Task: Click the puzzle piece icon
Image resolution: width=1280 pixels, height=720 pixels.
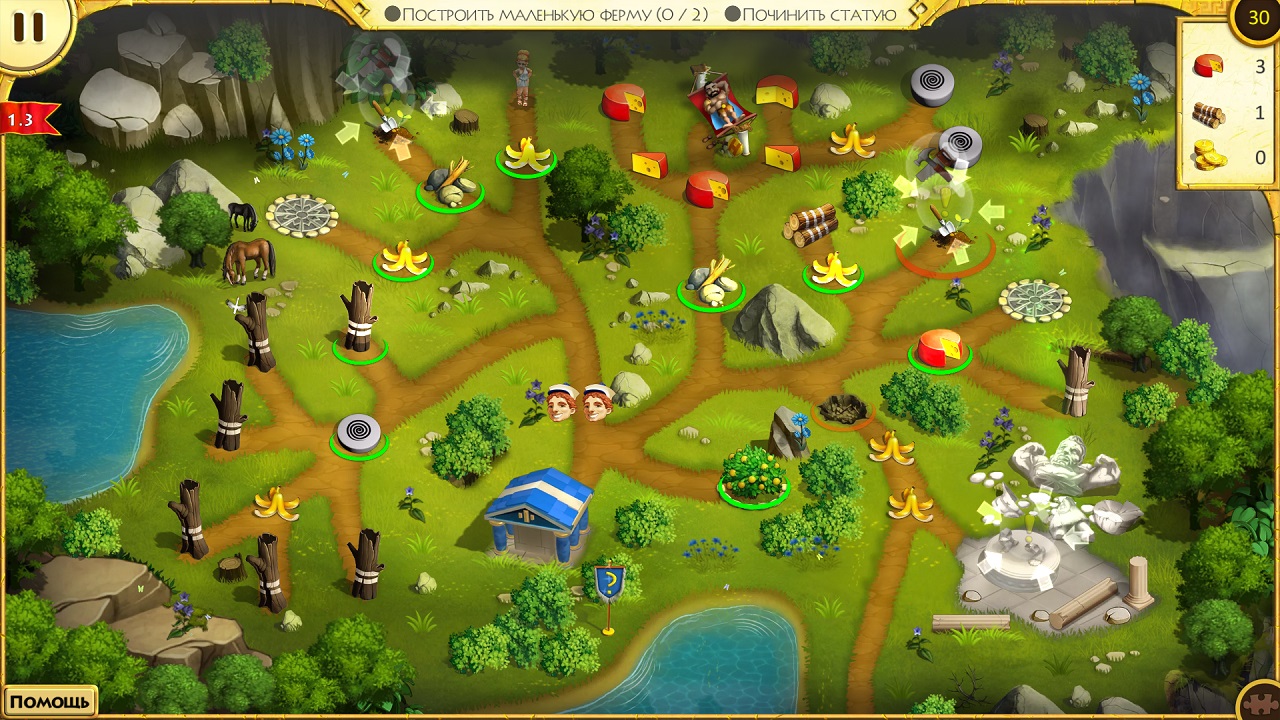Action: [x=1260, y=701]
